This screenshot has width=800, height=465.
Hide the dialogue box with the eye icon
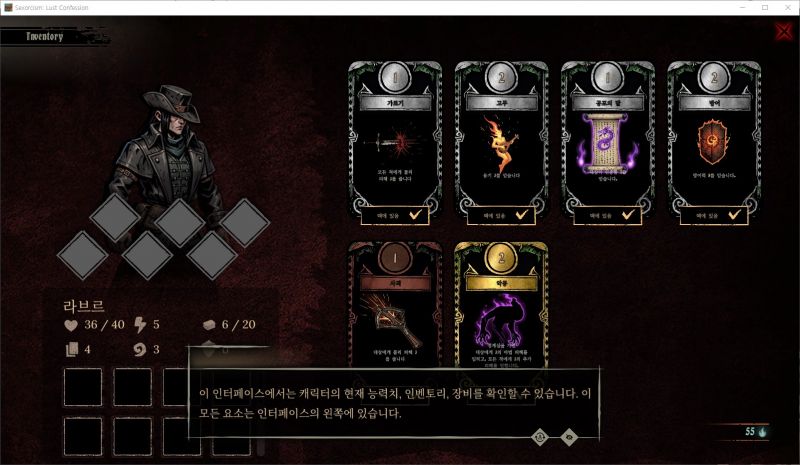568,435
